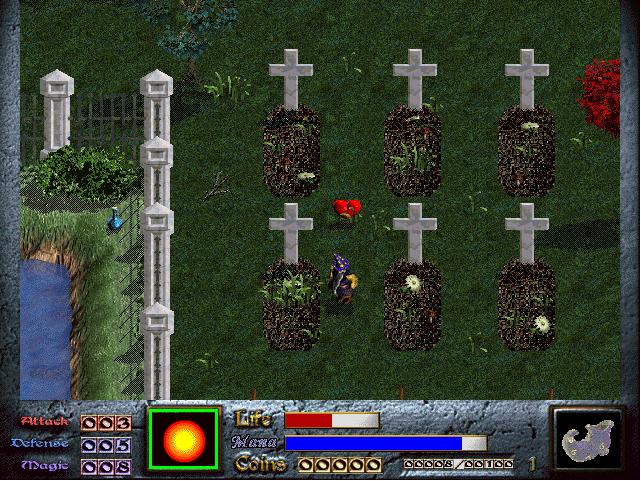Click the silver item slot in the HUD

[x=587, y=439]
